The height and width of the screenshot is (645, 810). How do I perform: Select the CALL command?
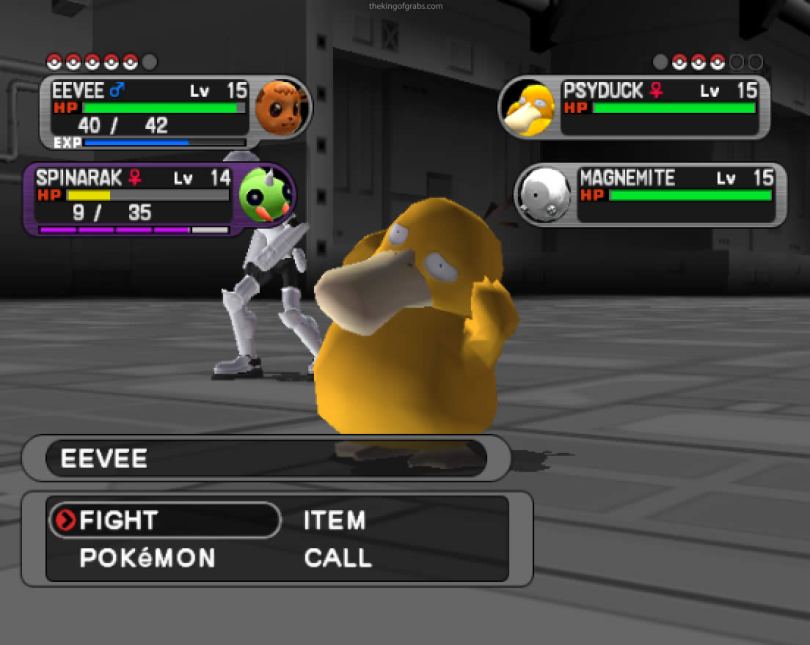coord(338,558)
